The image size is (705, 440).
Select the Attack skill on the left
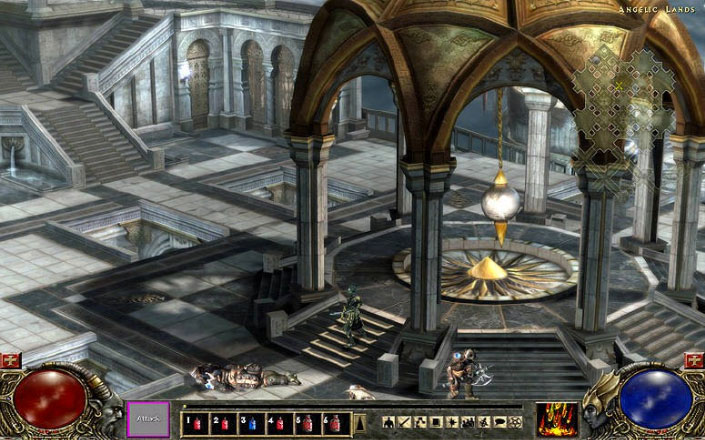click(147, 417)
